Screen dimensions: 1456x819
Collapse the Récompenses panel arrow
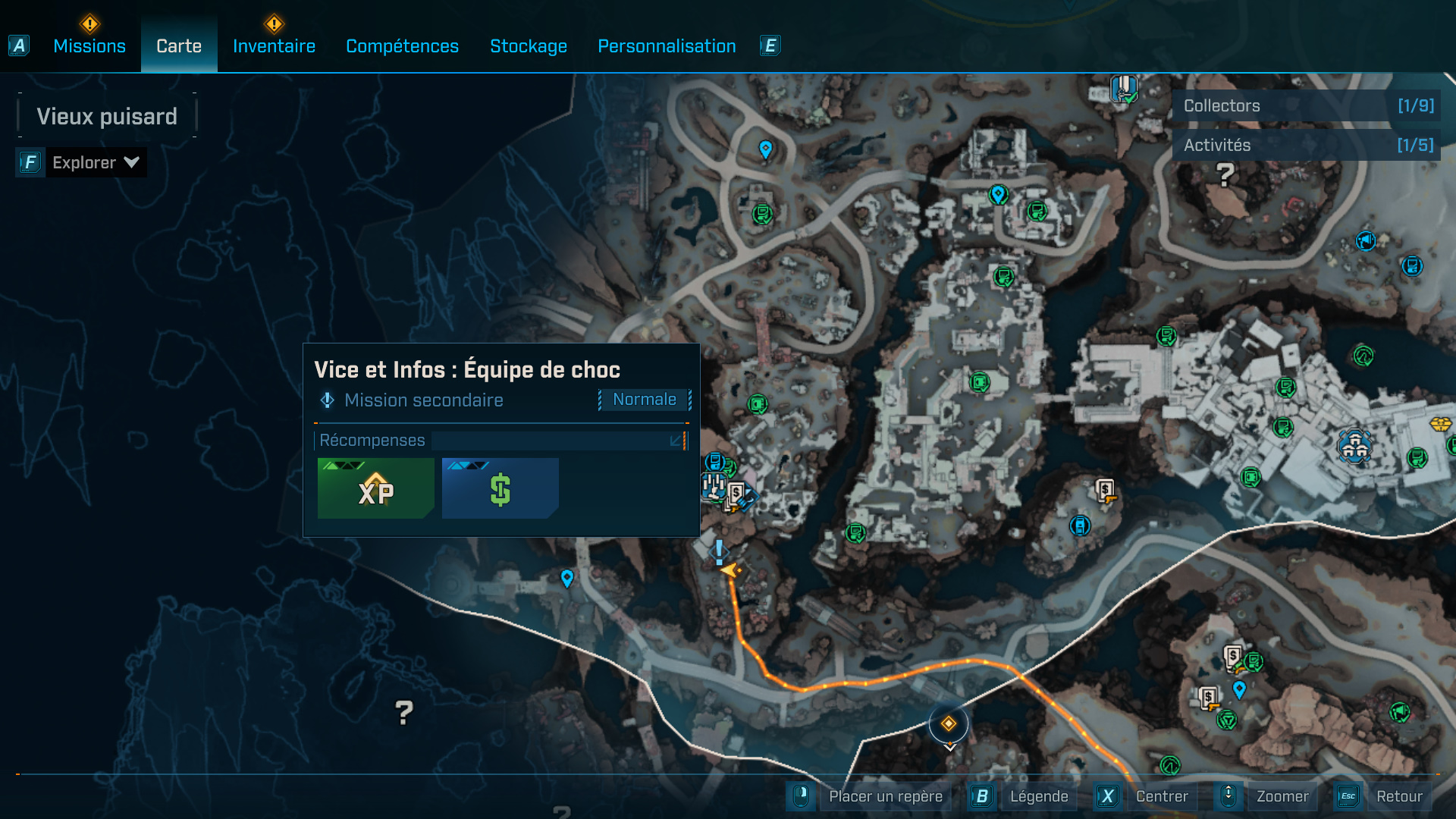(676, 441)
